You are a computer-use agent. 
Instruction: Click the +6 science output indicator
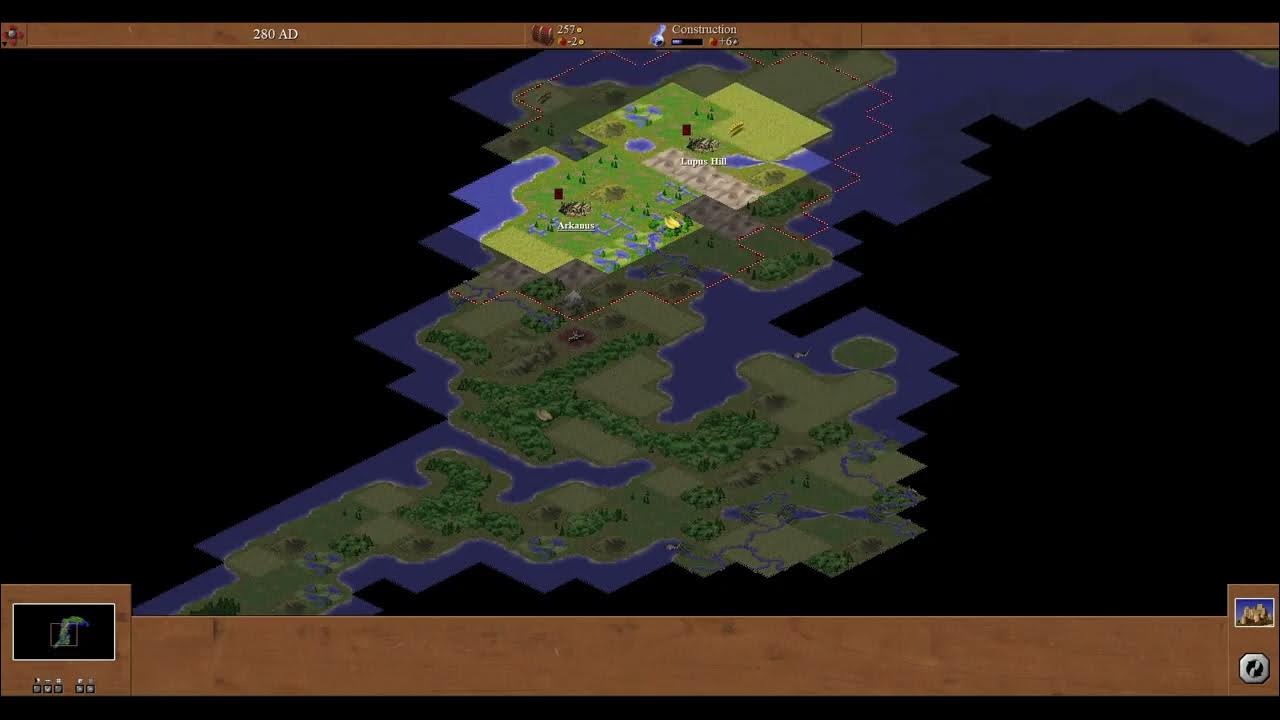click(725, 41)
